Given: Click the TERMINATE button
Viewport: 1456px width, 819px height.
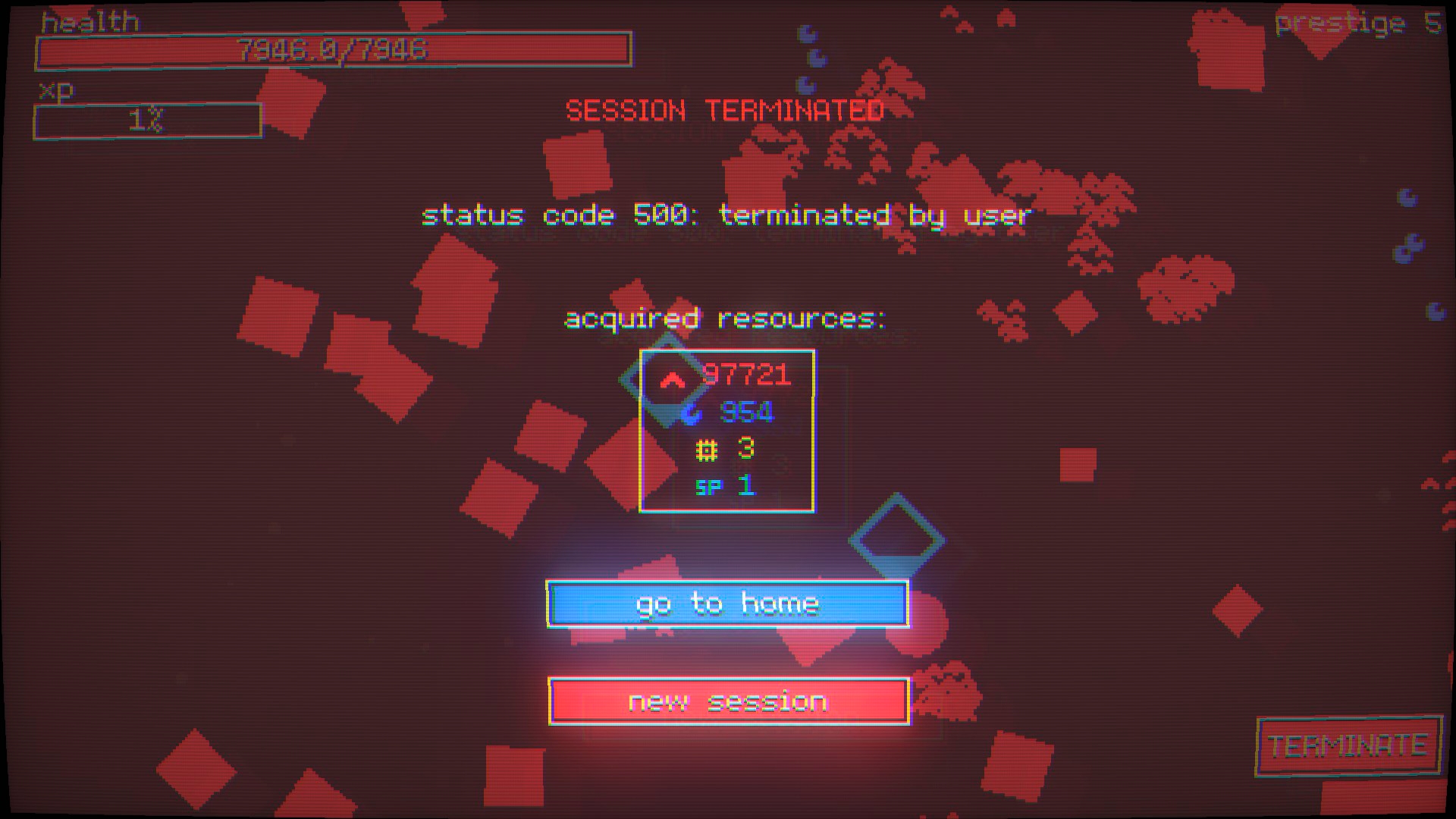Looking at the screenshot, I should pos(1348,746).
